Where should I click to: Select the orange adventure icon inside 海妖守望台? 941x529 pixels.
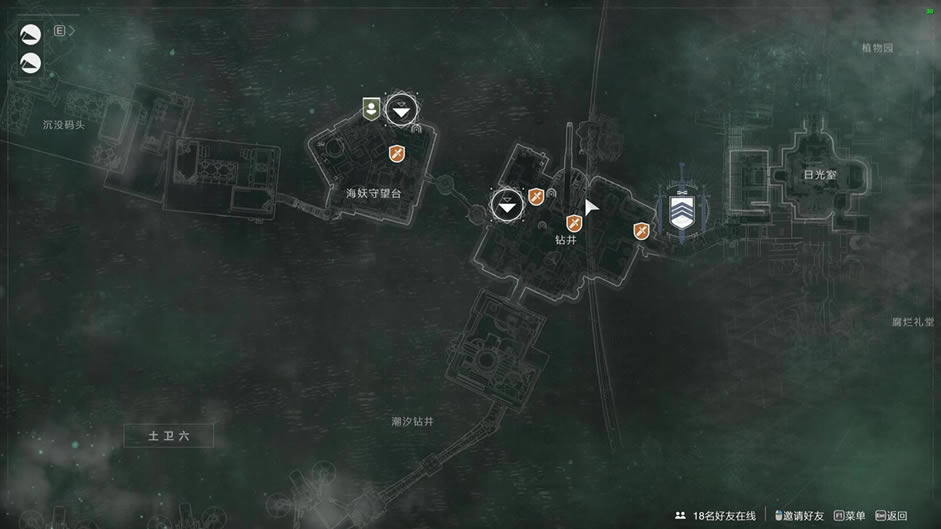[x=397, y=153]
